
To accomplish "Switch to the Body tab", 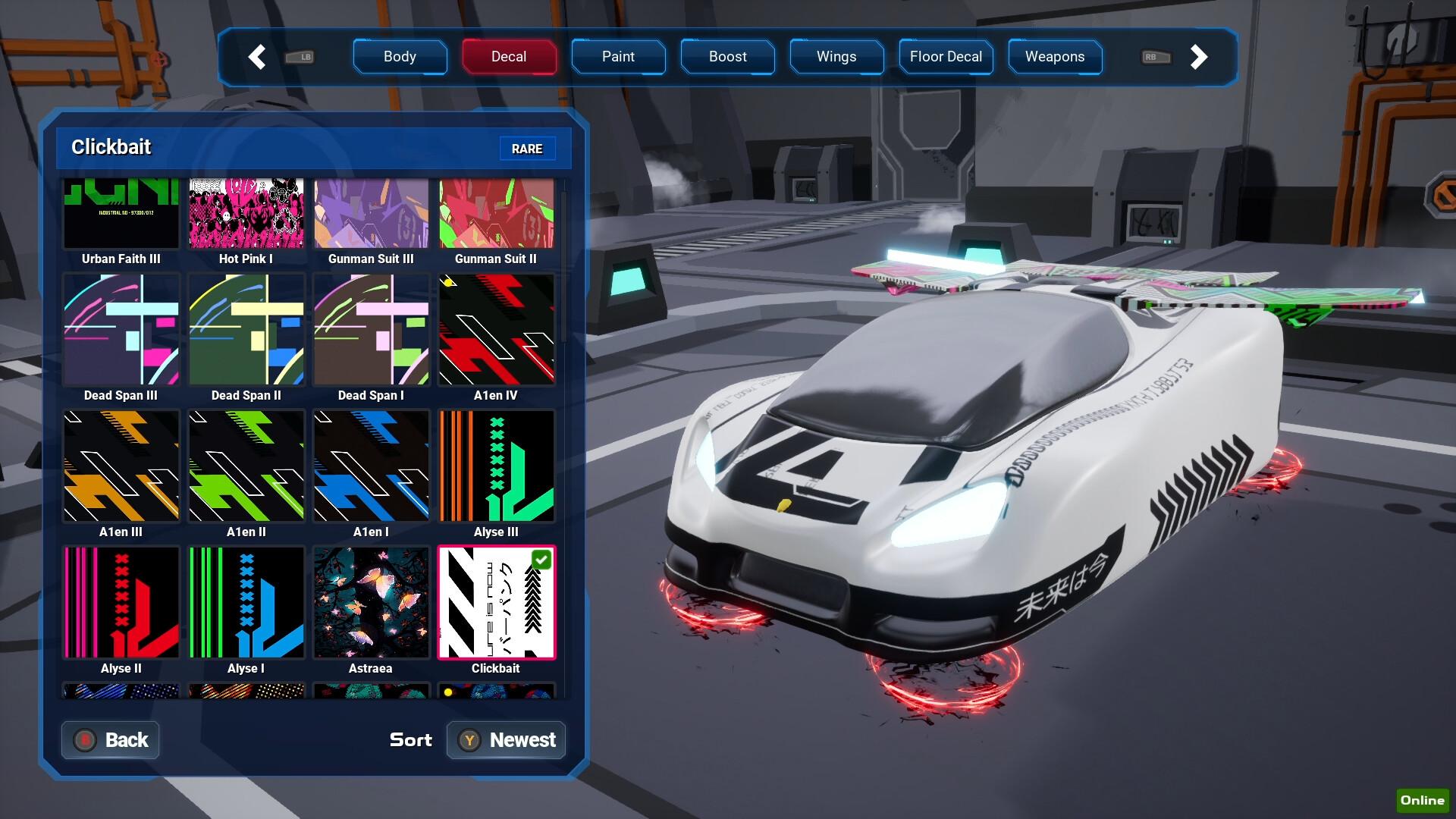I will click(x=400, y=57).
